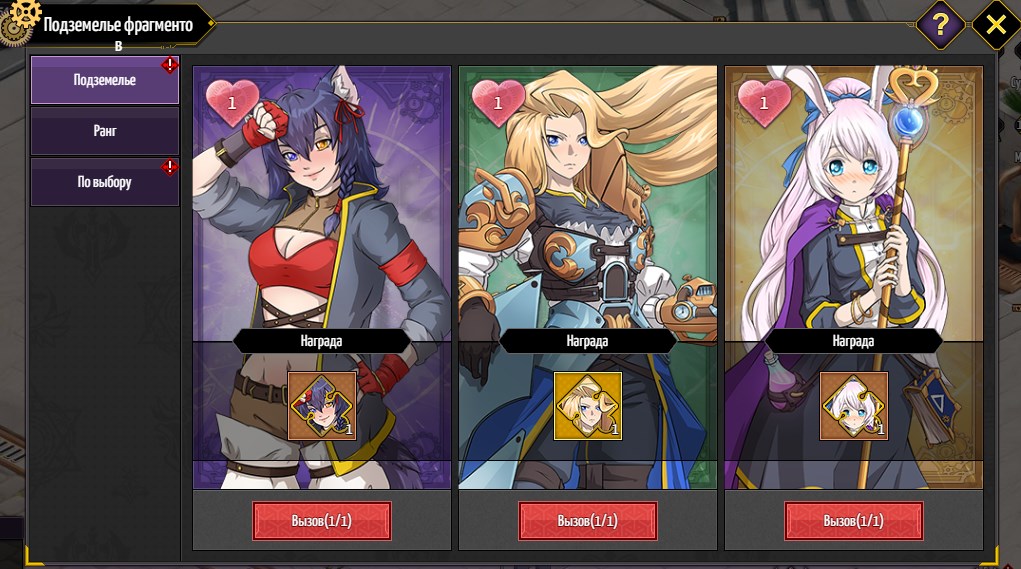Start Вызов for the blonde armored knight
Viewport: 1021px width, 569px height.
[x=587, y=521]
